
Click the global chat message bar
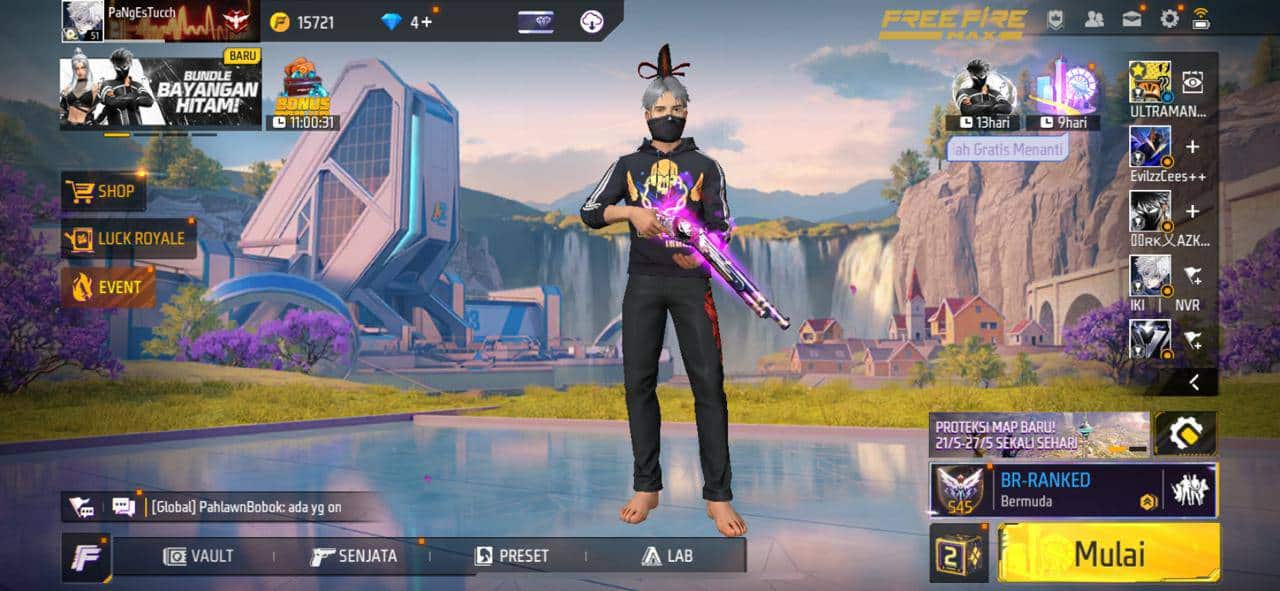click(245, 507)
